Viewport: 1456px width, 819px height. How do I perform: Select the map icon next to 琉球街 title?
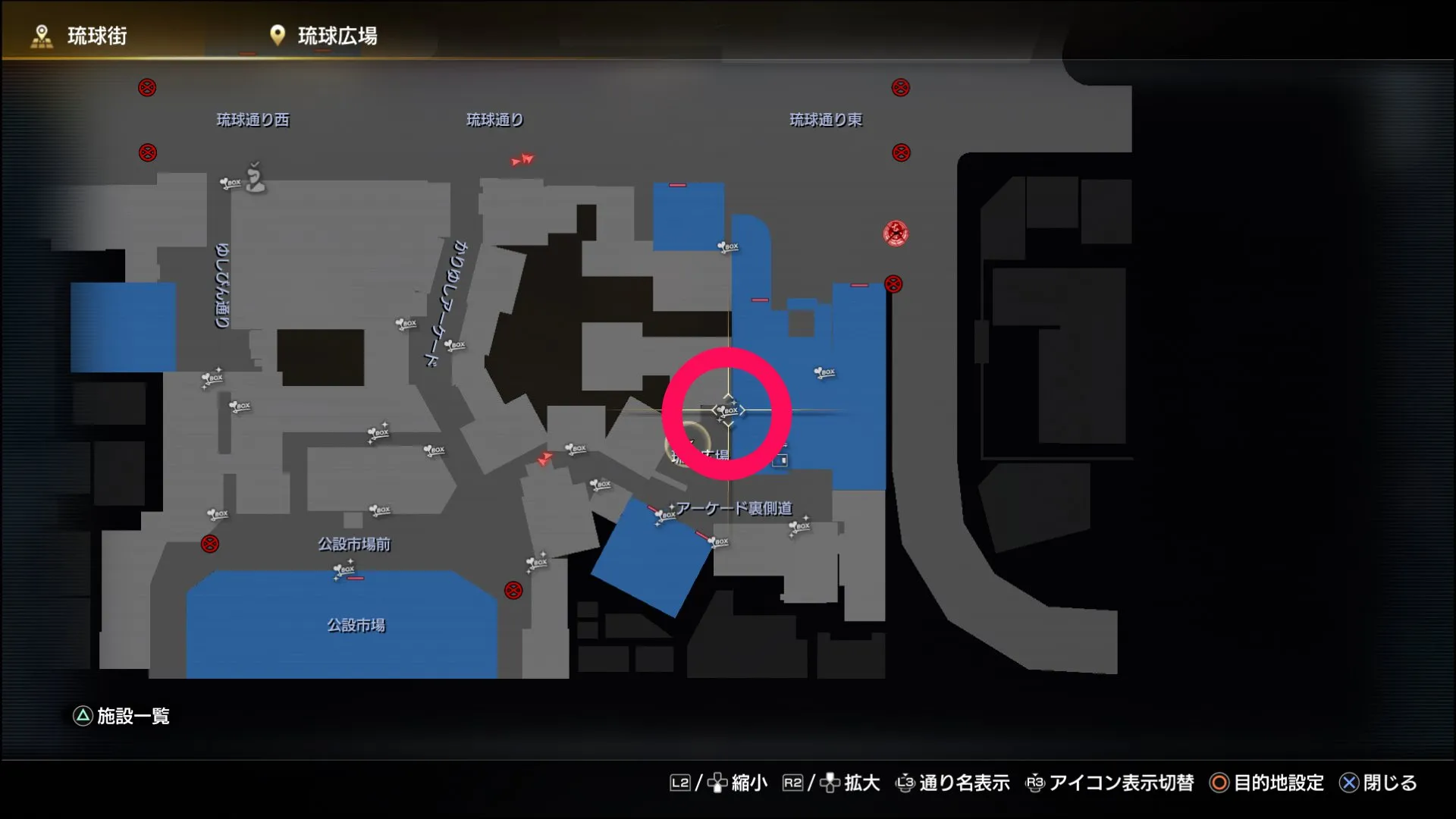[x=42, y=33]
